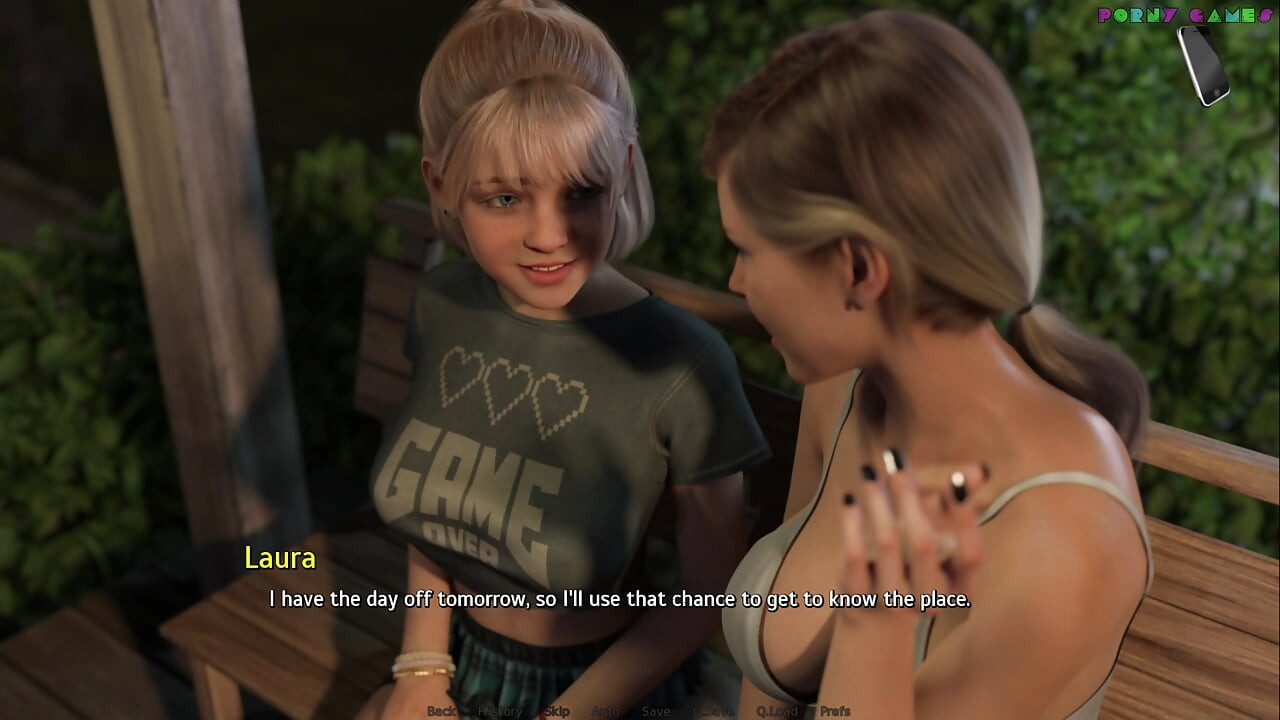Viewport: 1280px width, 720px height.
Task: Toggle Auto dialogue advance
Action: click(605, 711)
